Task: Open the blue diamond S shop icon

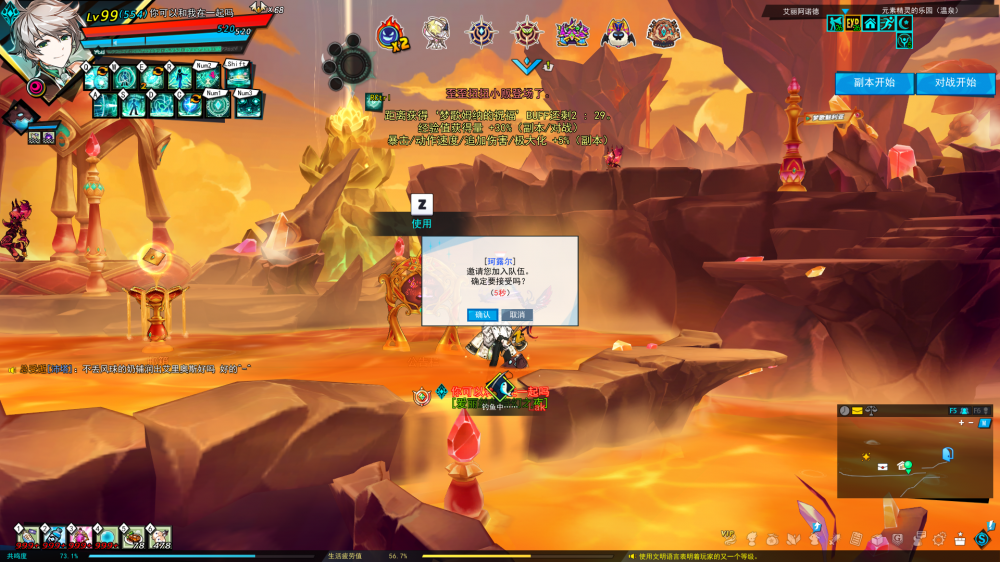Action: 983,539
